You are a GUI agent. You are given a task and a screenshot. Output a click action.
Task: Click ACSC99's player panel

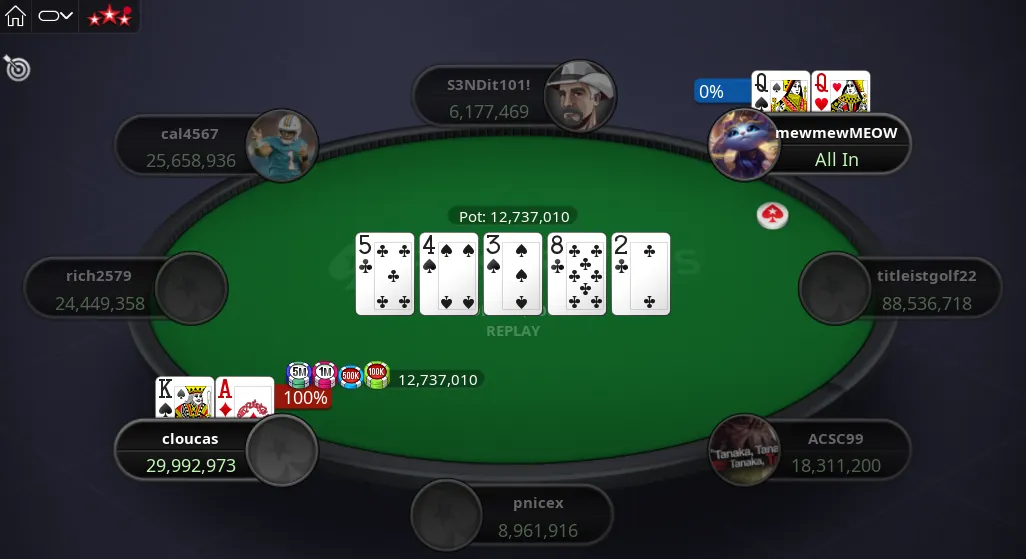[835, 452]
